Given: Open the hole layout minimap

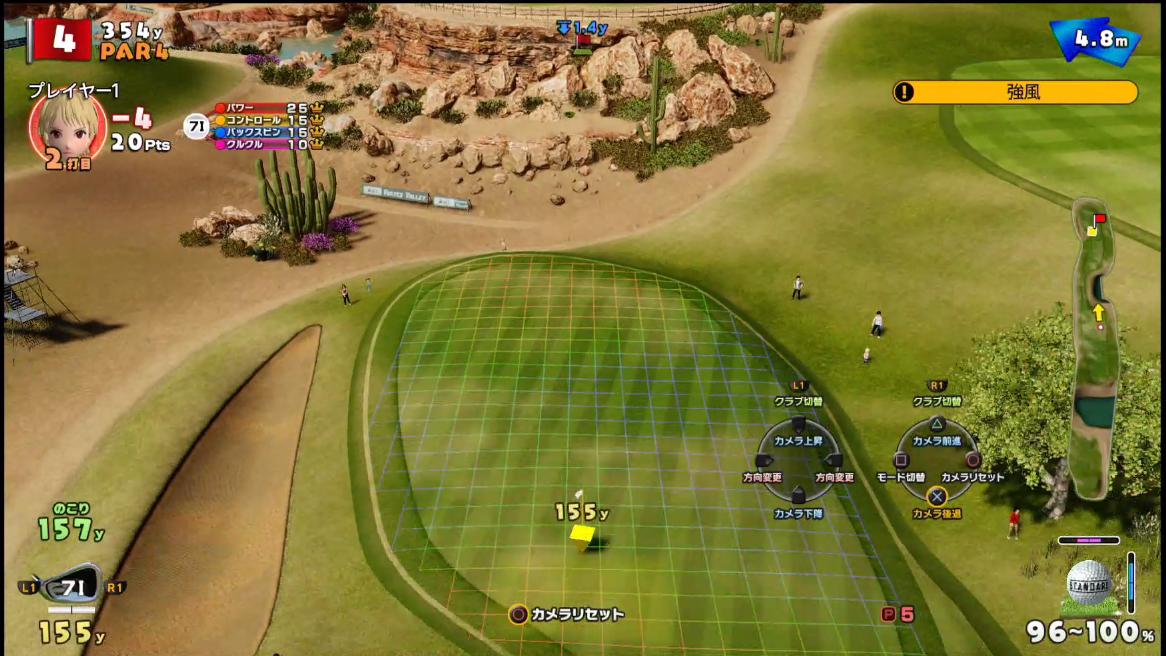Looking at the screenshot, I should point(1093,350).
